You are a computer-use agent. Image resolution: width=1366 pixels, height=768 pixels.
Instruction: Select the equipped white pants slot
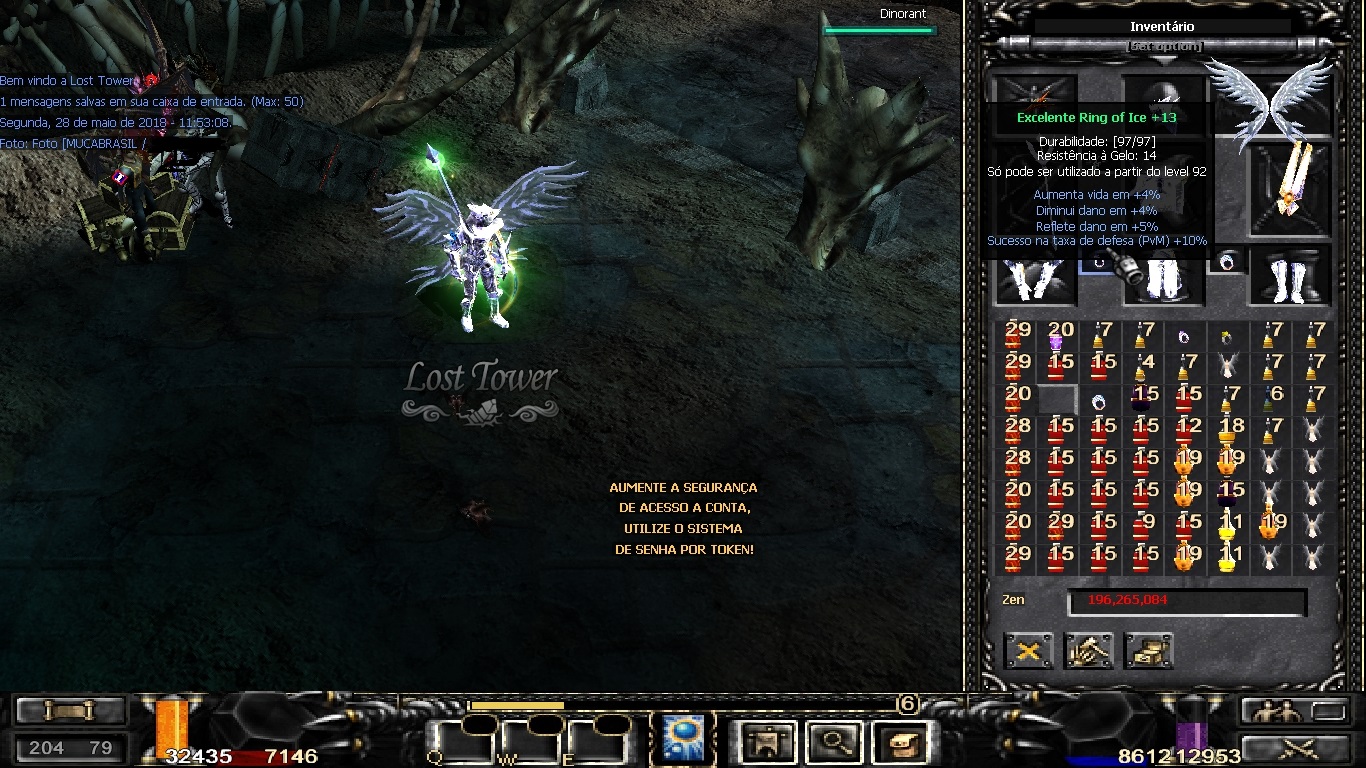point(1164,279)
